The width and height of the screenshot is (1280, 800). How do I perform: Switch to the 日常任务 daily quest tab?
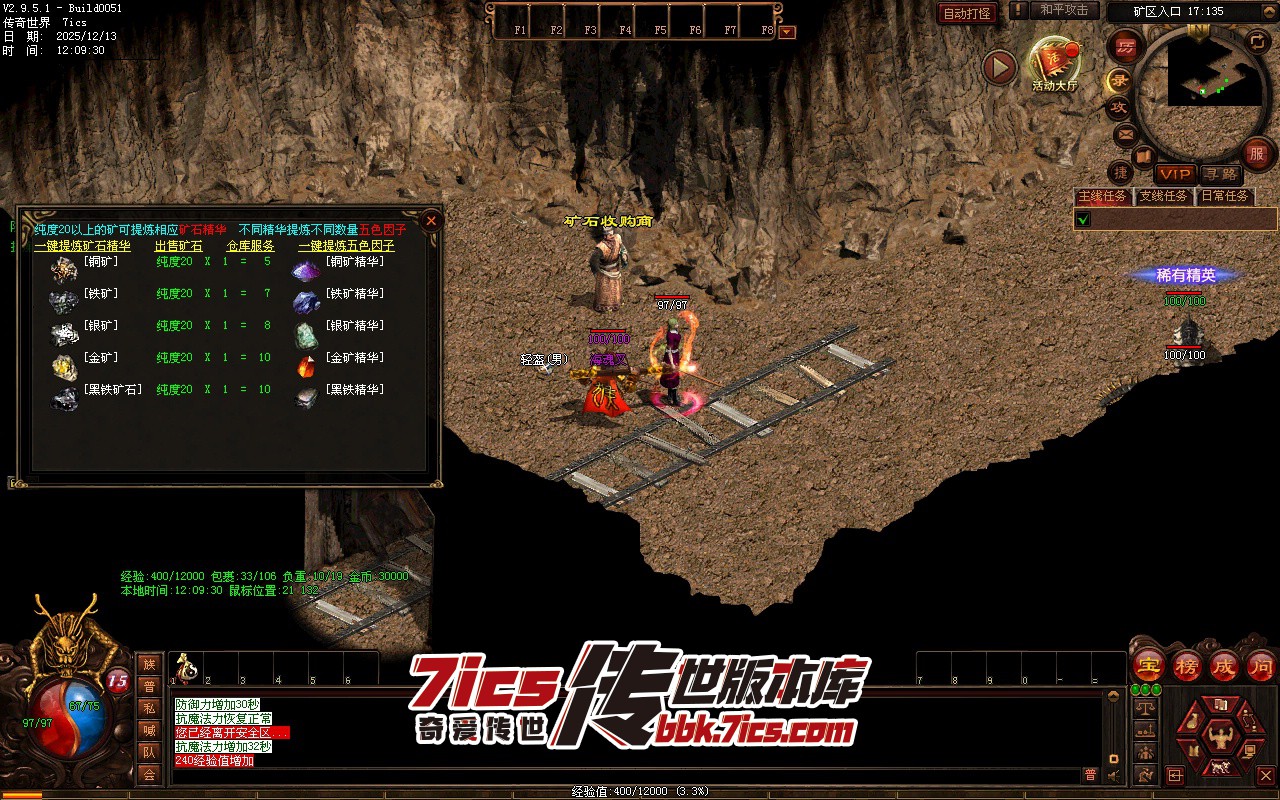click(x=1225, y=196)
